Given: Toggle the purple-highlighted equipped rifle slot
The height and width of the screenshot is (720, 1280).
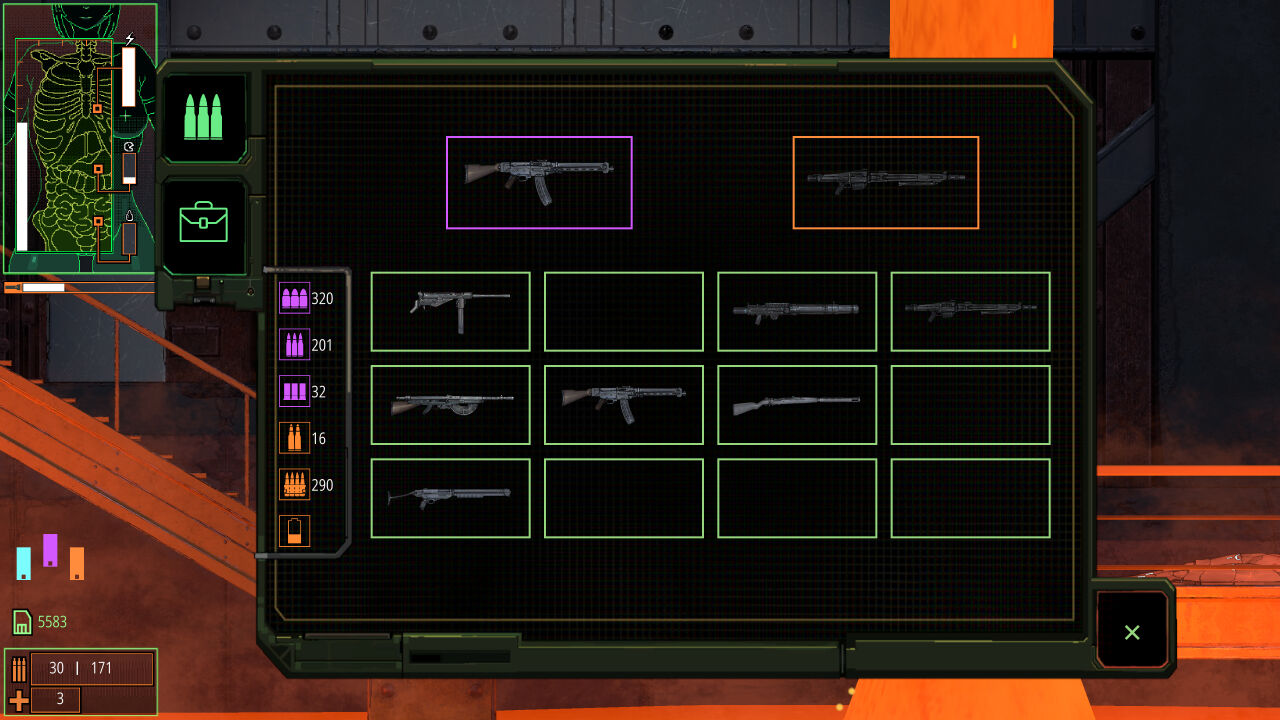Looking at the screenshot, I should pos(539,182).
